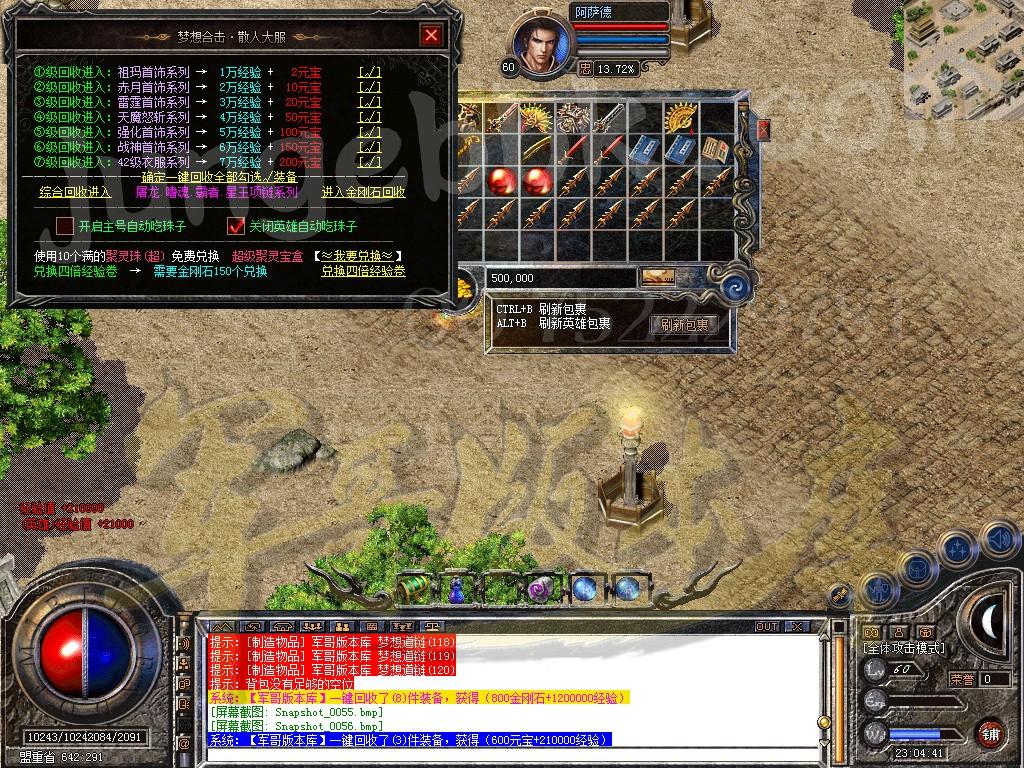The width and height of the screenshot is (1024, 768).
Task: Select the first red orb in the bag
Action: [x=500, y=181]
